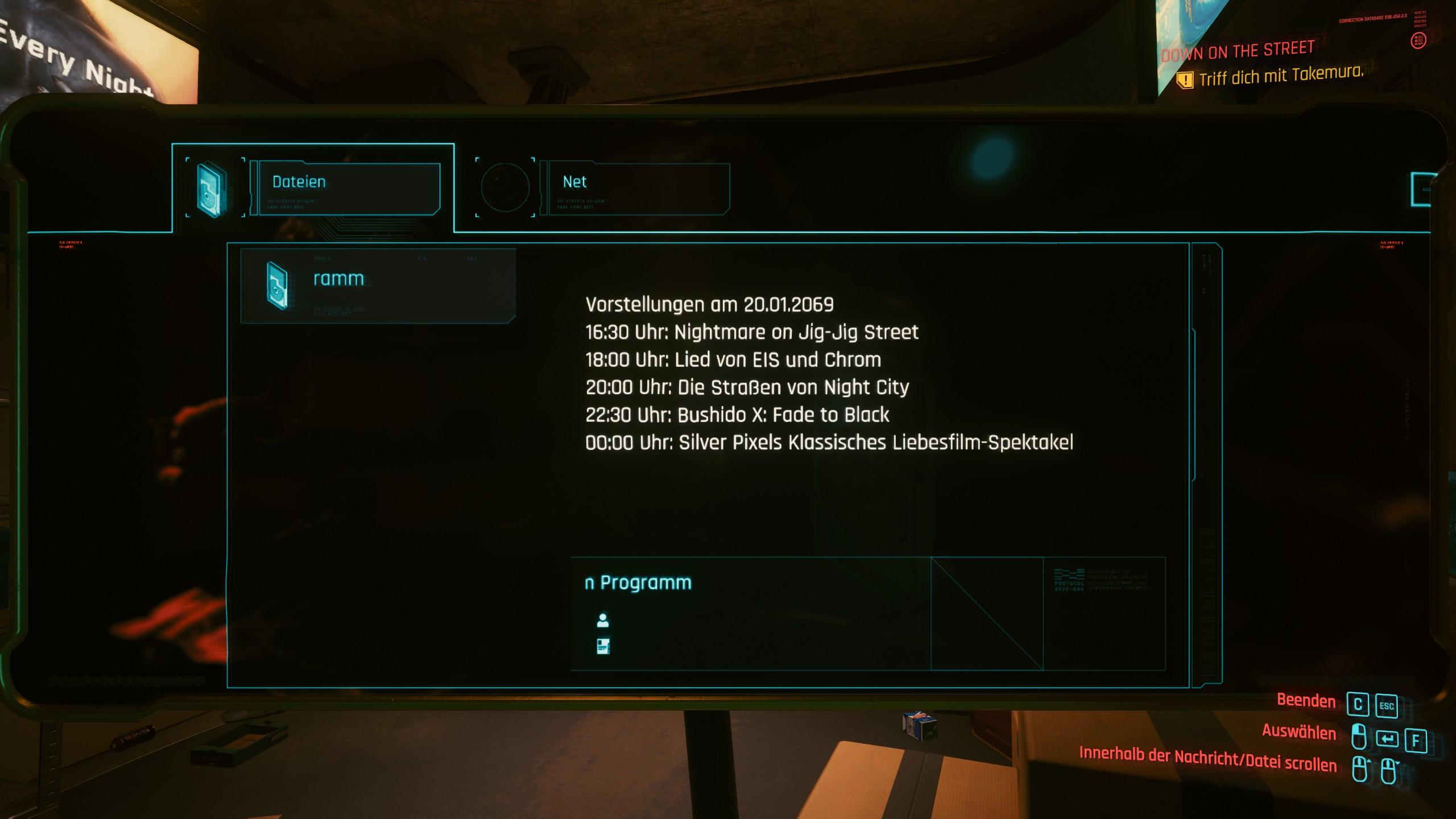This screenshot has height=819, width=1456.
Task: Click the Beenden exit option
Action: 1306,701
